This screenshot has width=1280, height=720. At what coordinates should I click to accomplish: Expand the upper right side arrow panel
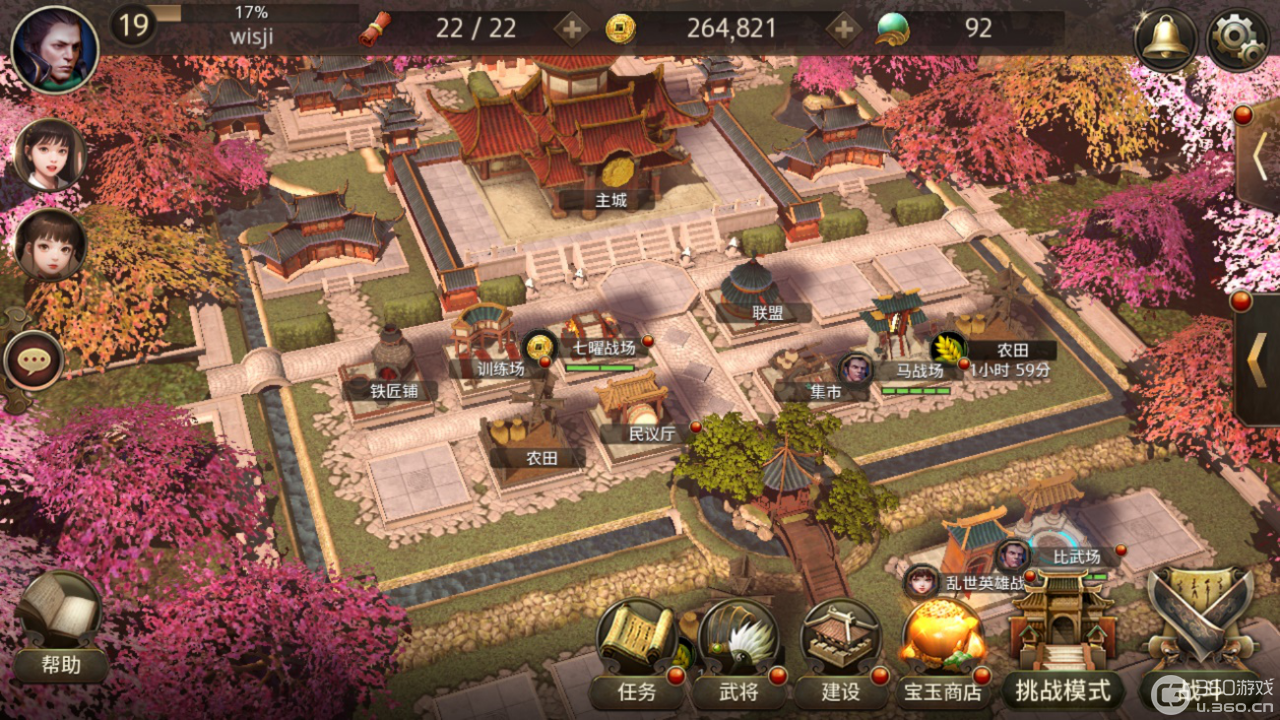[x=1260, y=156]
